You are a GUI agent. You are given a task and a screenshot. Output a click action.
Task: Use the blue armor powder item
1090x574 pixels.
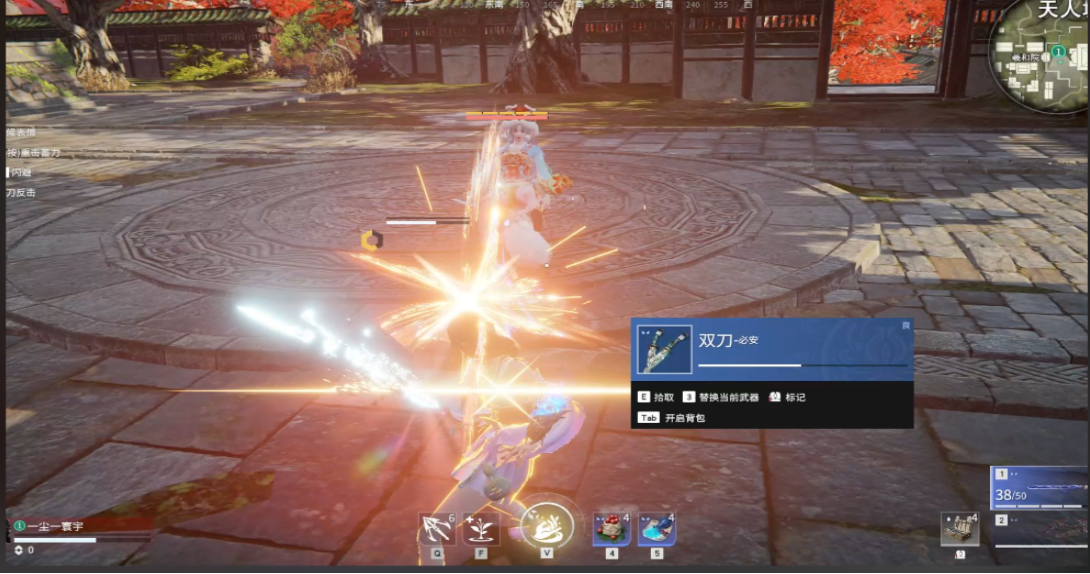656,528
